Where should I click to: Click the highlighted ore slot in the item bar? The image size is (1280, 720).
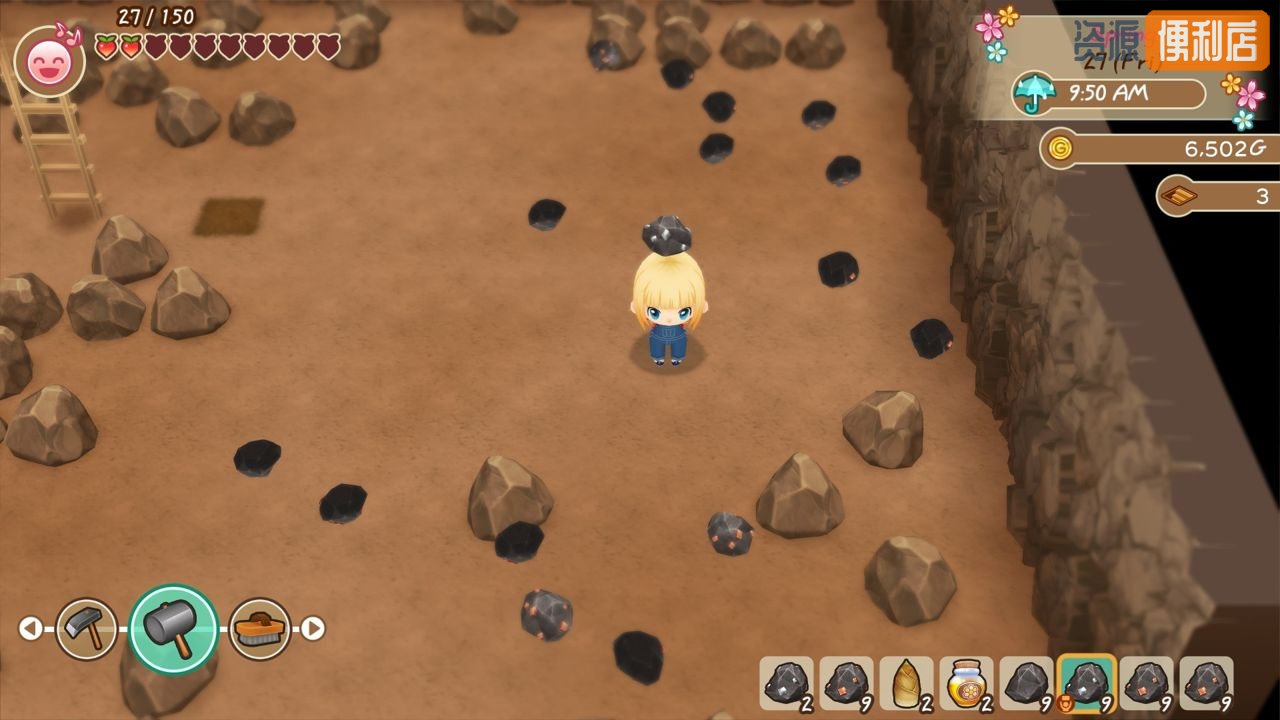click(x=1087, y=683)
